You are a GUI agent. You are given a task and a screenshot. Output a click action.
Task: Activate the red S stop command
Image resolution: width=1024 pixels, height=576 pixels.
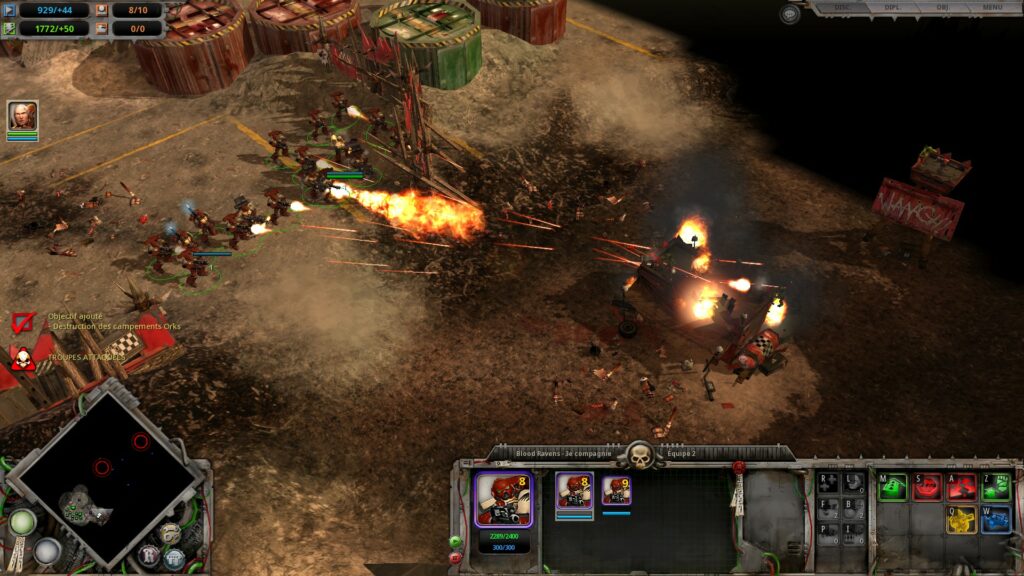pyautogui.click(x=927, y=487)
